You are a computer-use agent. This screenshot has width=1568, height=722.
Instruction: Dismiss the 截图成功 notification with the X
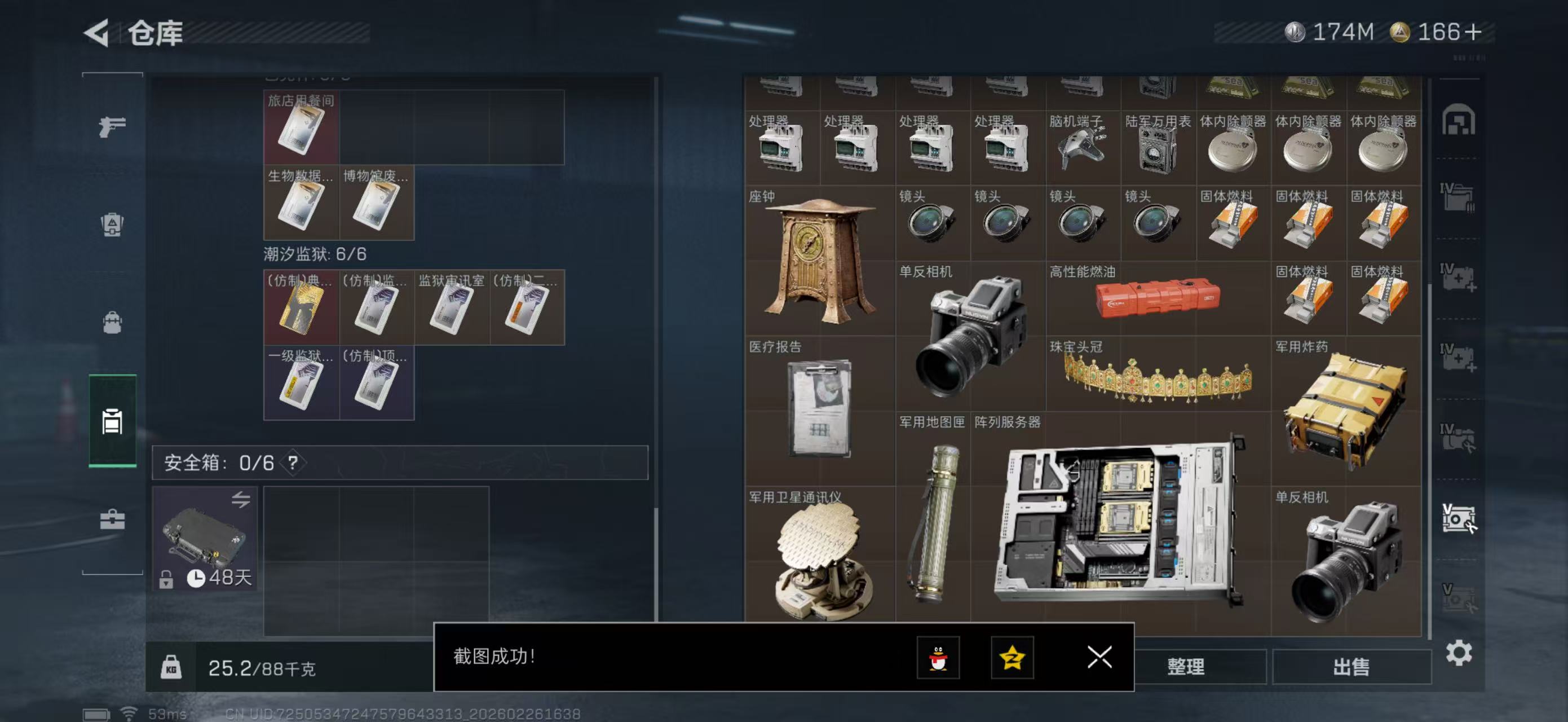1099,658
